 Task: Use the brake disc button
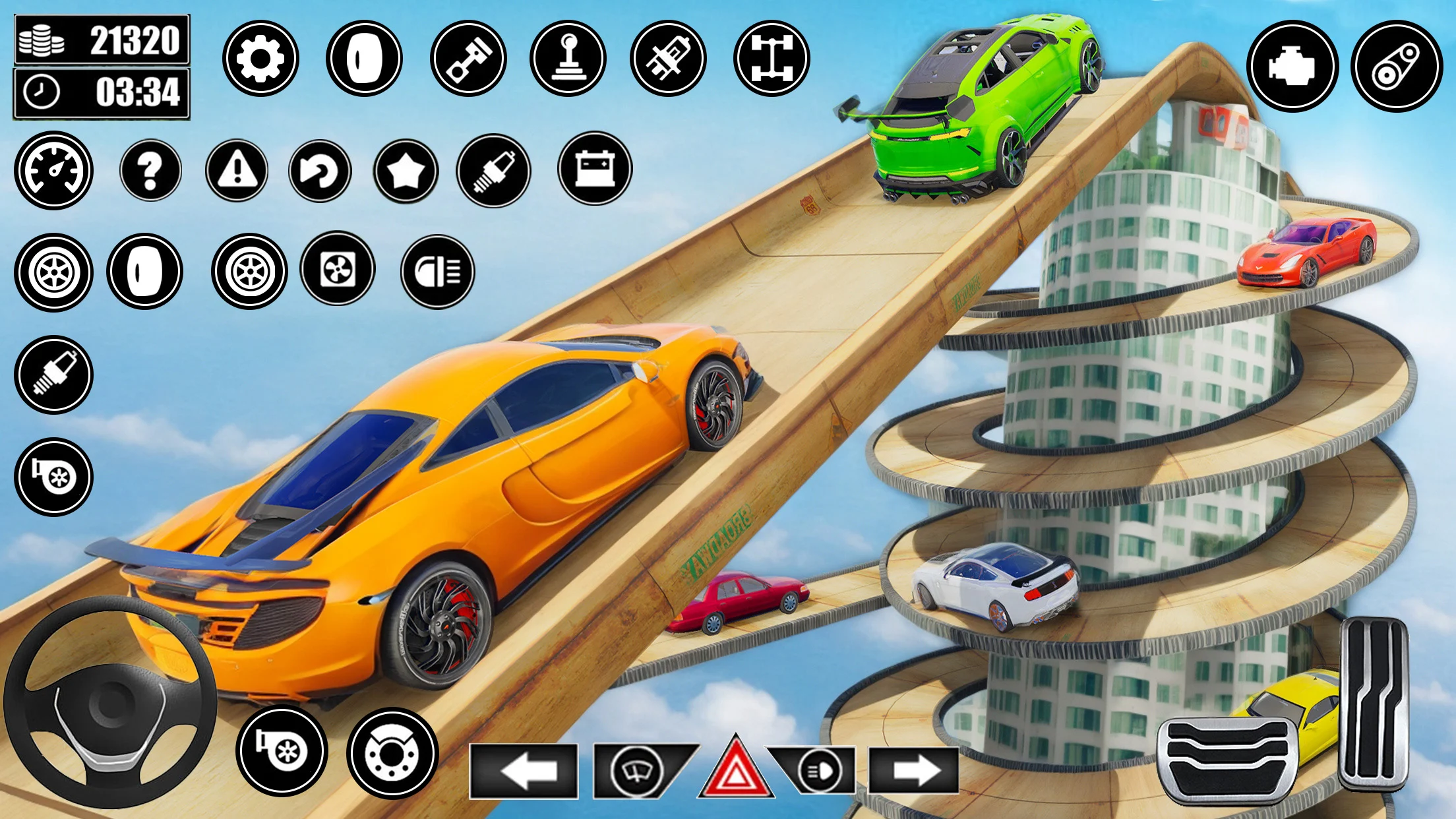point(392,753)
